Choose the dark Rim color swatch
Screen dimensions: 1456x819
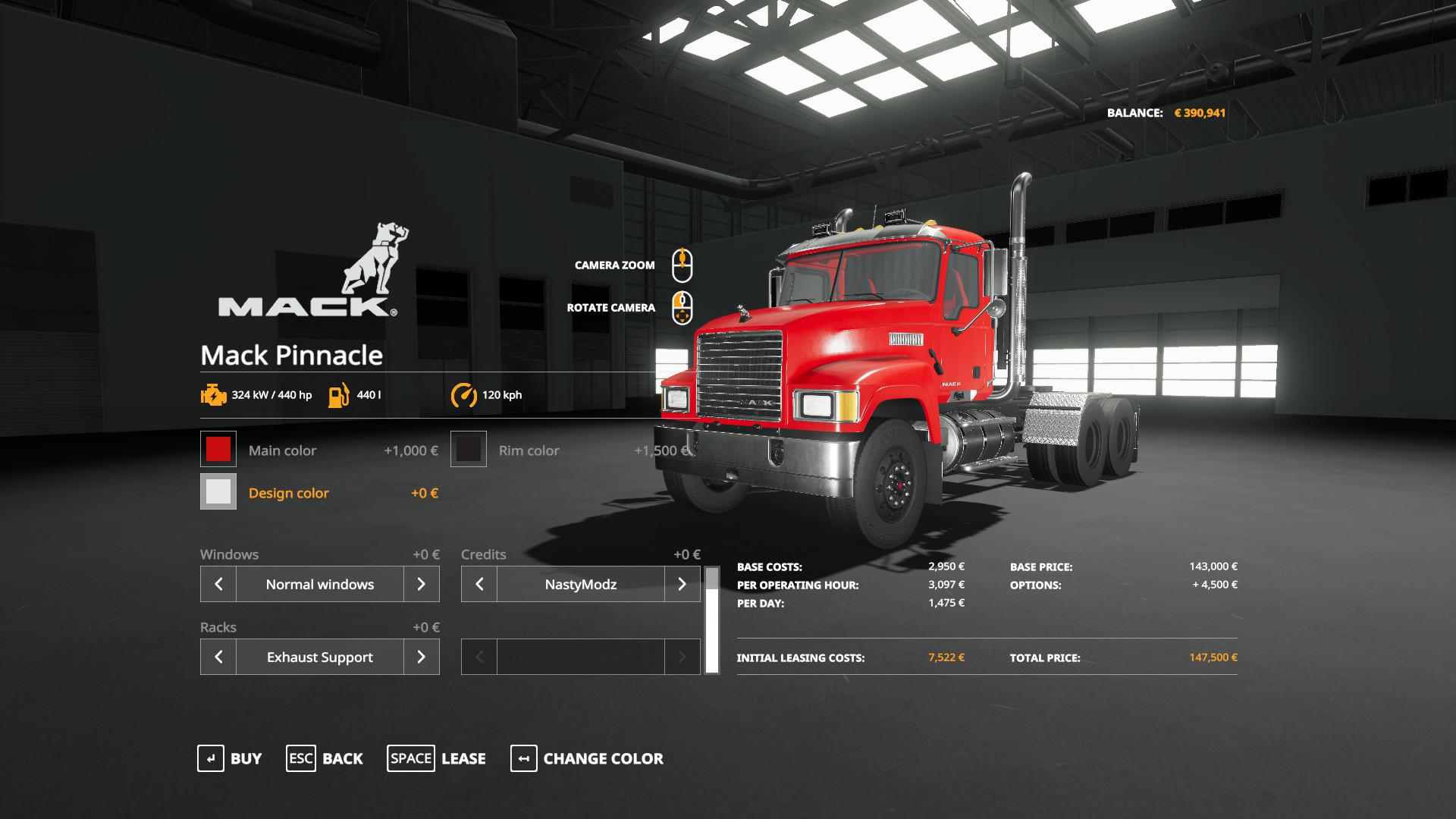(x=469, y=450)
